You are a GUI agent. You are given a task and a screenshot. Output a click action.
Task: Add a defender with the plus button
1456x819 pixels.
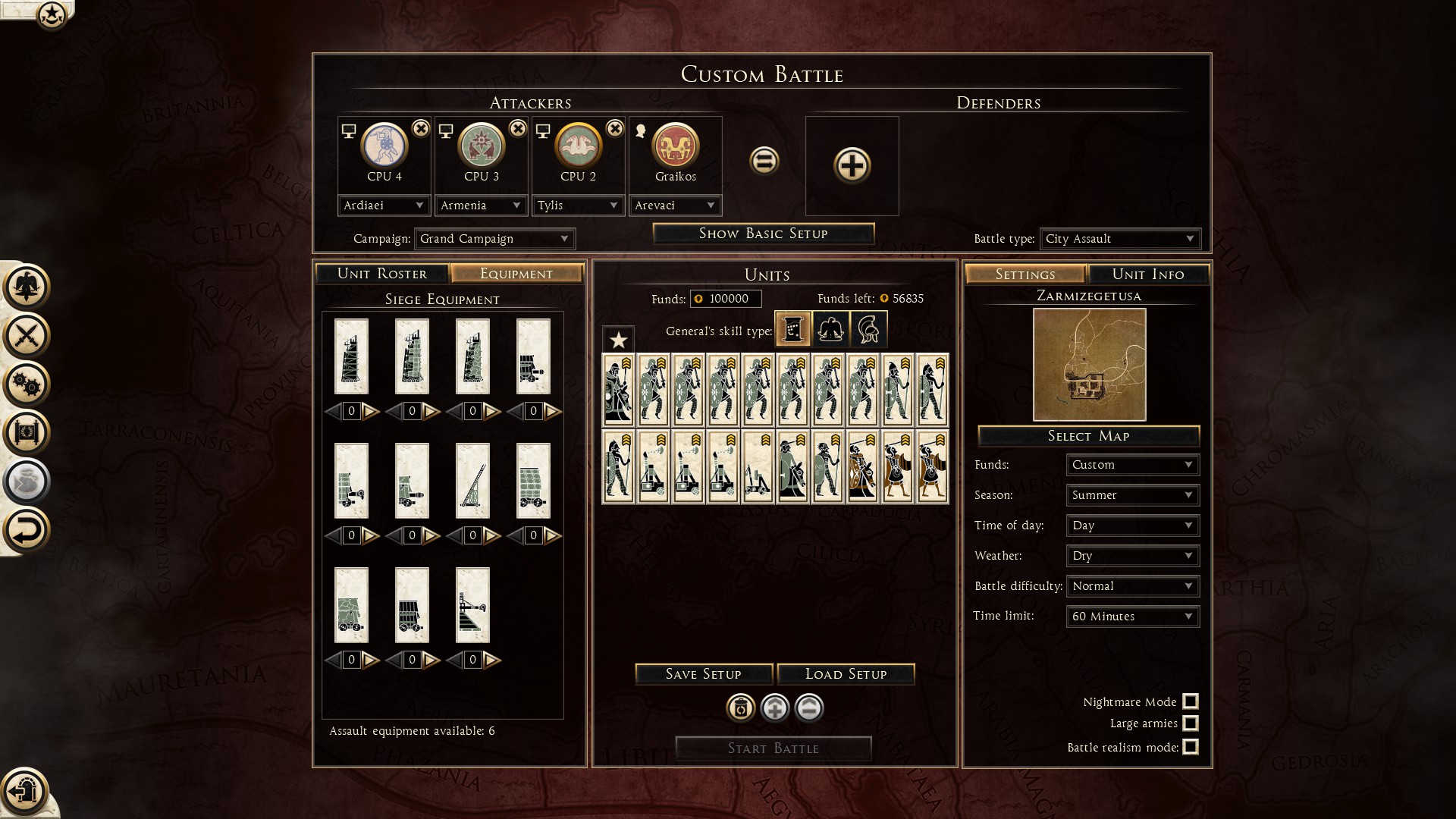tap(852, 165)
